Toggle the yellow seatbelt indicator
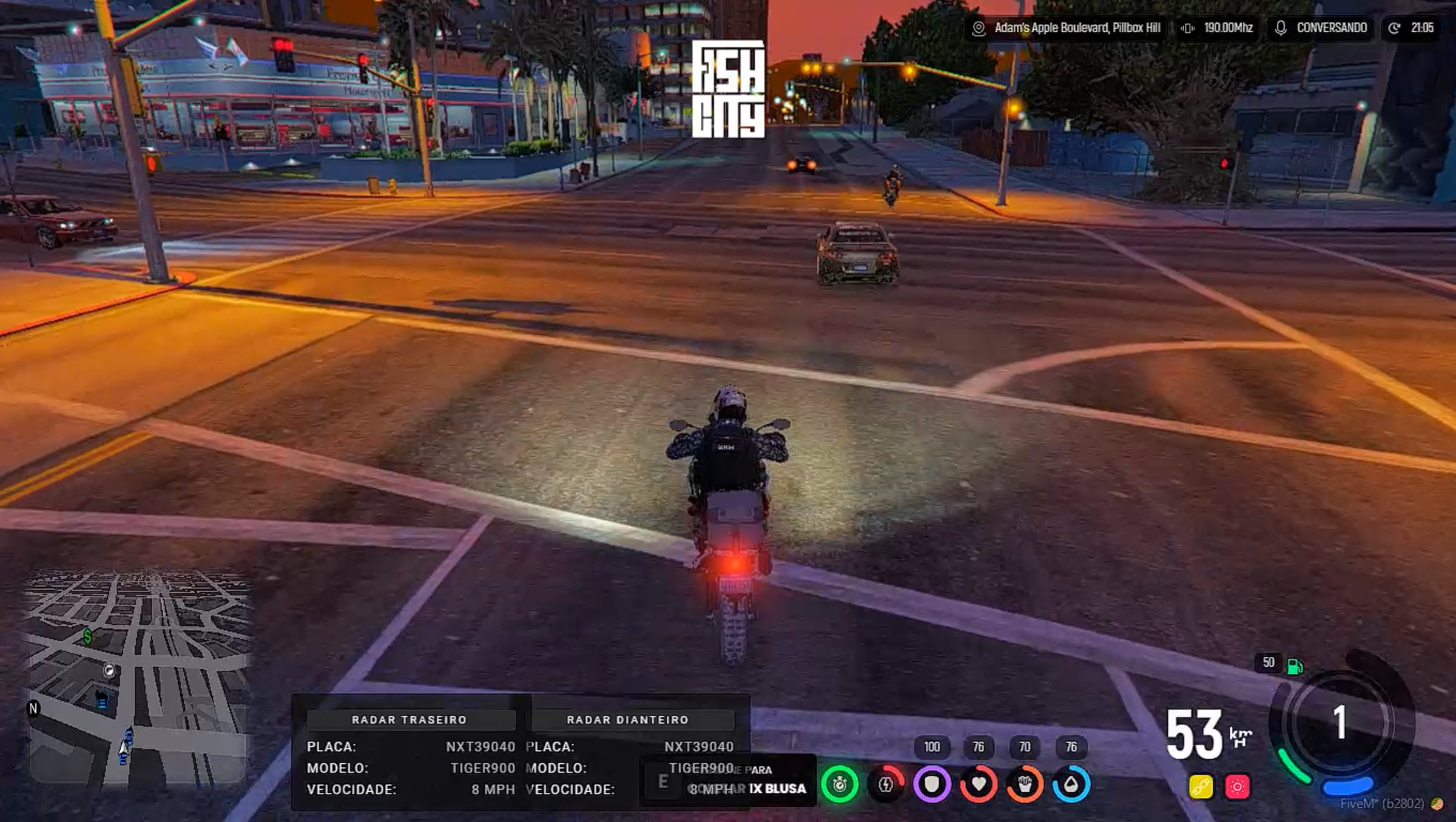The image size is (1456, 822). pyautogui.click(x=1201, y=787)
